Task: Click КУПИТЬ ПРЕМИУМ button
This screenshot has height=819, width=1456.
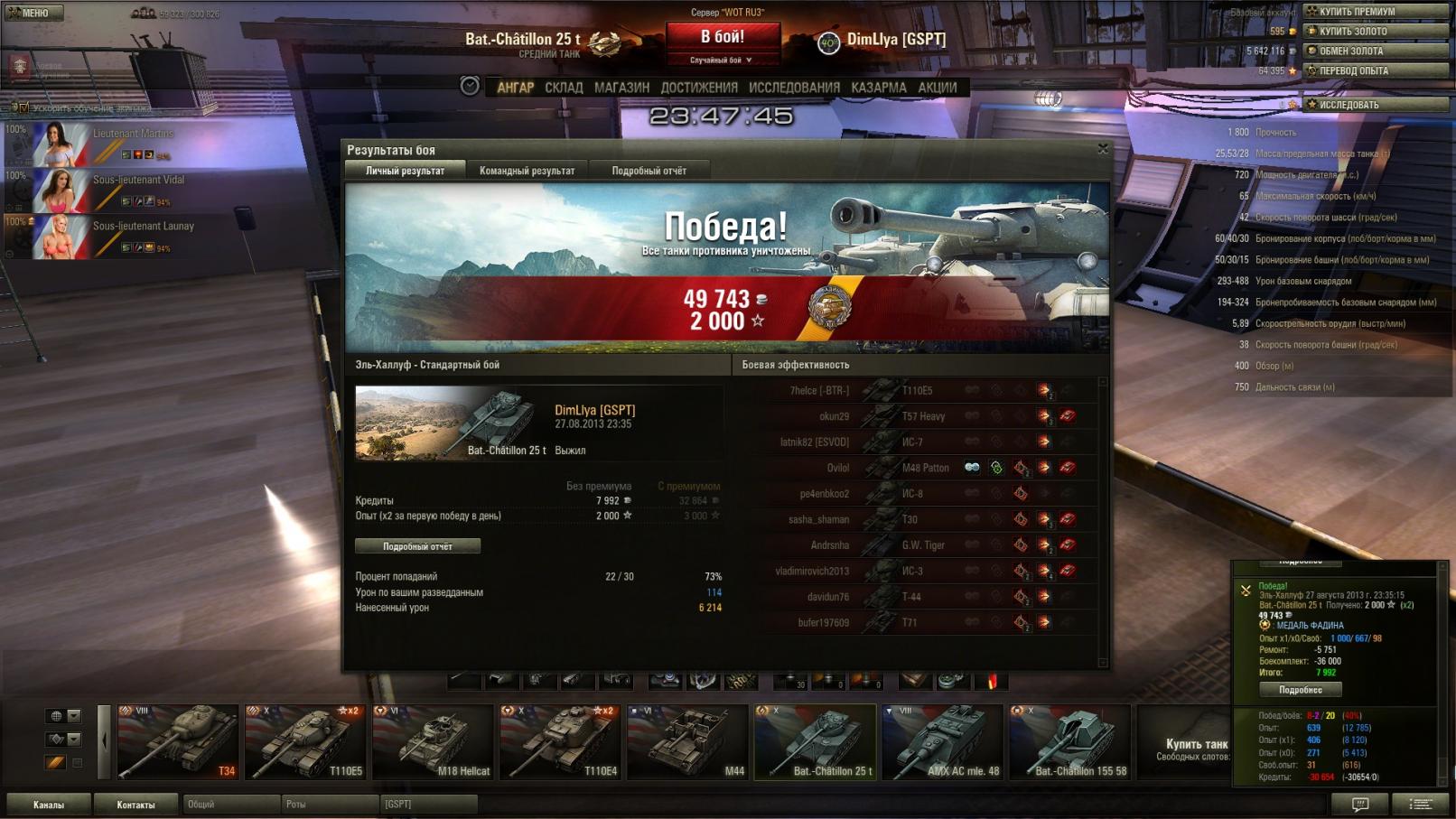Action: point(1376,12)
